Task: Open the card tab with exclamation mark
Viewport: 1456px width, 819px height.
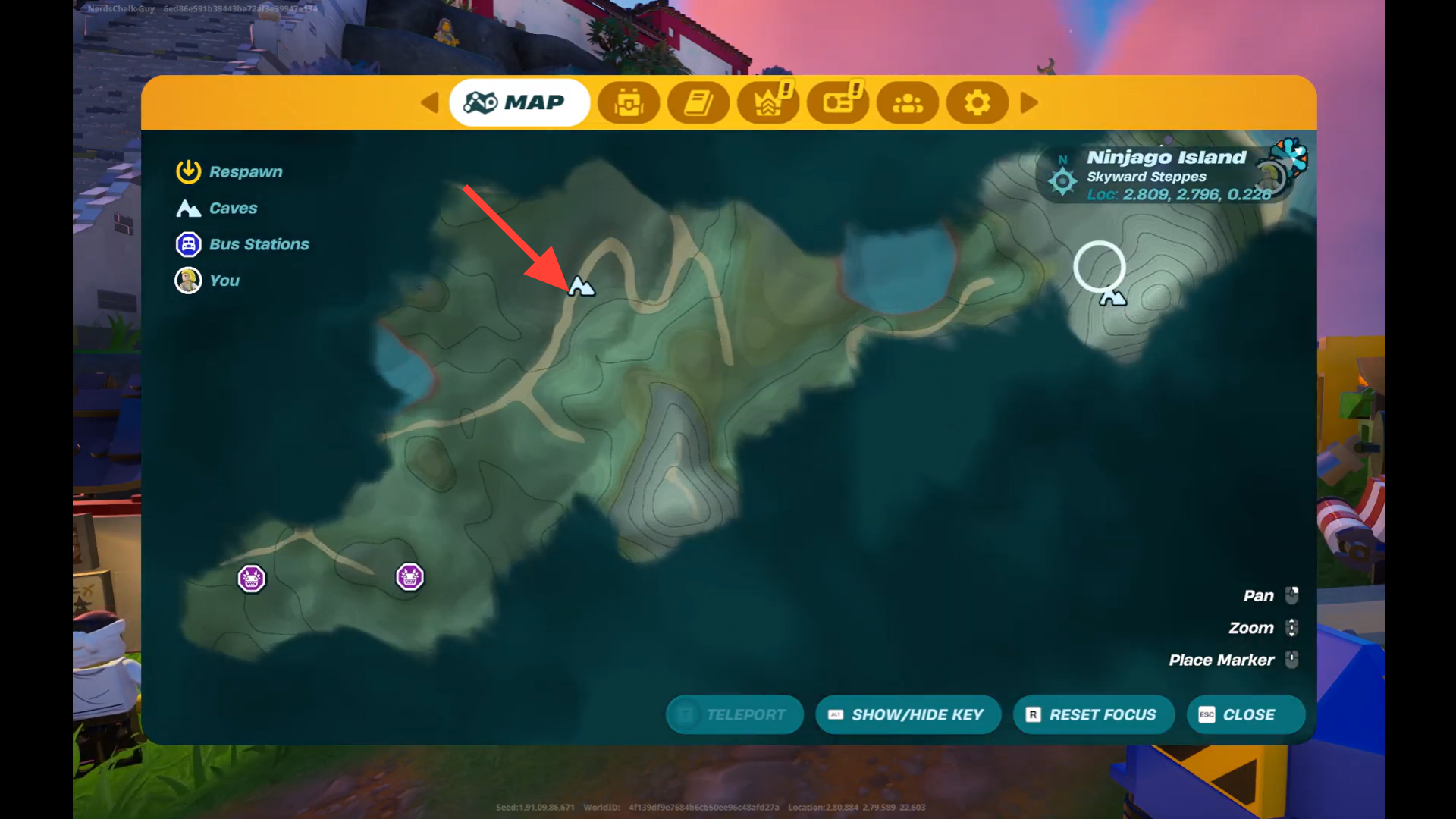Action: (x=838, y=102)
